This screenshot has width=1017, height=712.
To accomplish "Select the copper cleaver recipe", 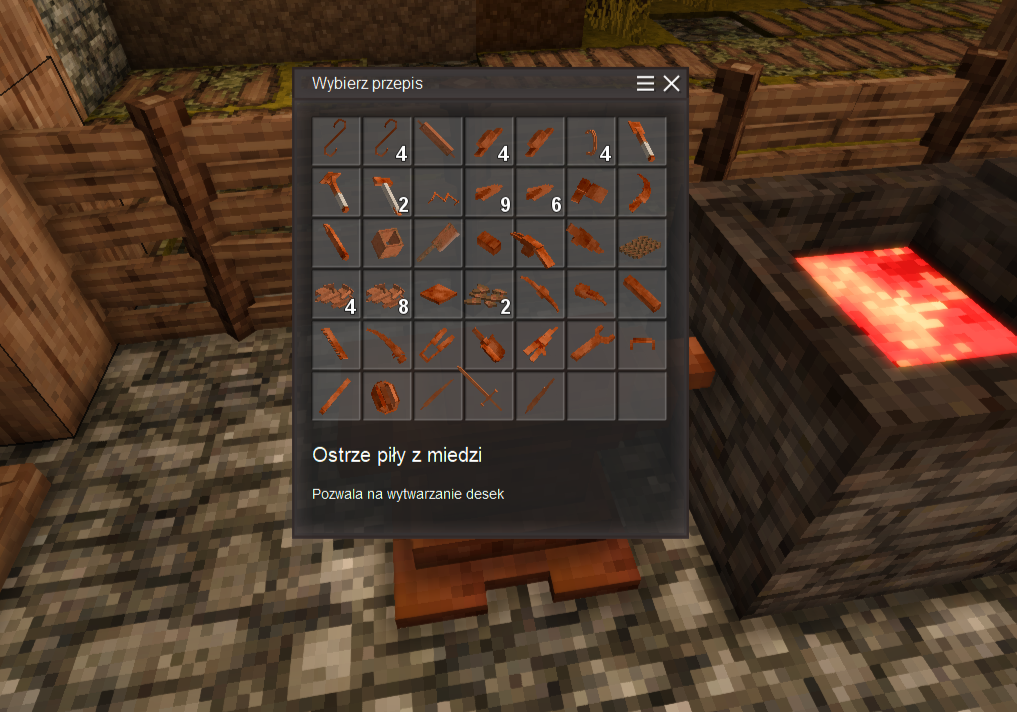I will [x=439, y=244].
